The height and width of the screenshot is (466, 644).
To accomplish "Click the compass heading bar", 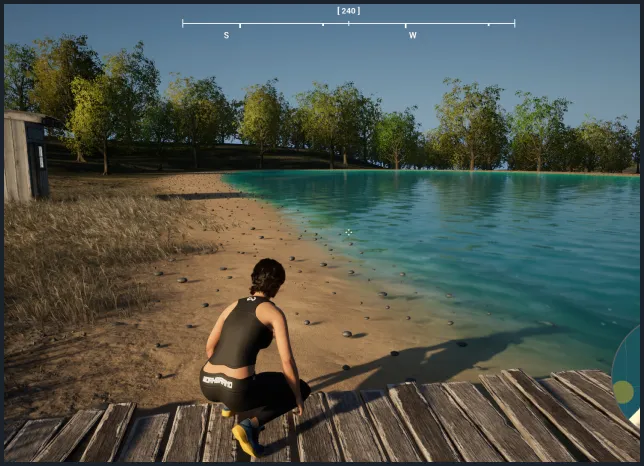I will point(348,23).
